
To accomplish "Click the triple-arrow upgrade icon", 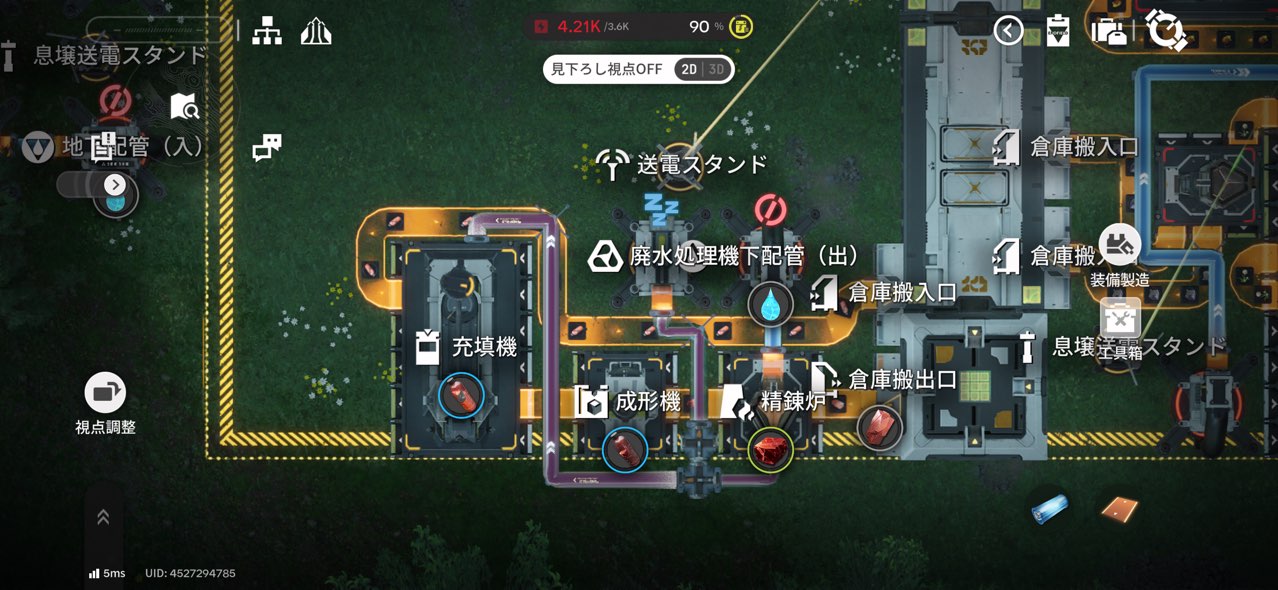I will pyautogui.click(x=316, y=31).
